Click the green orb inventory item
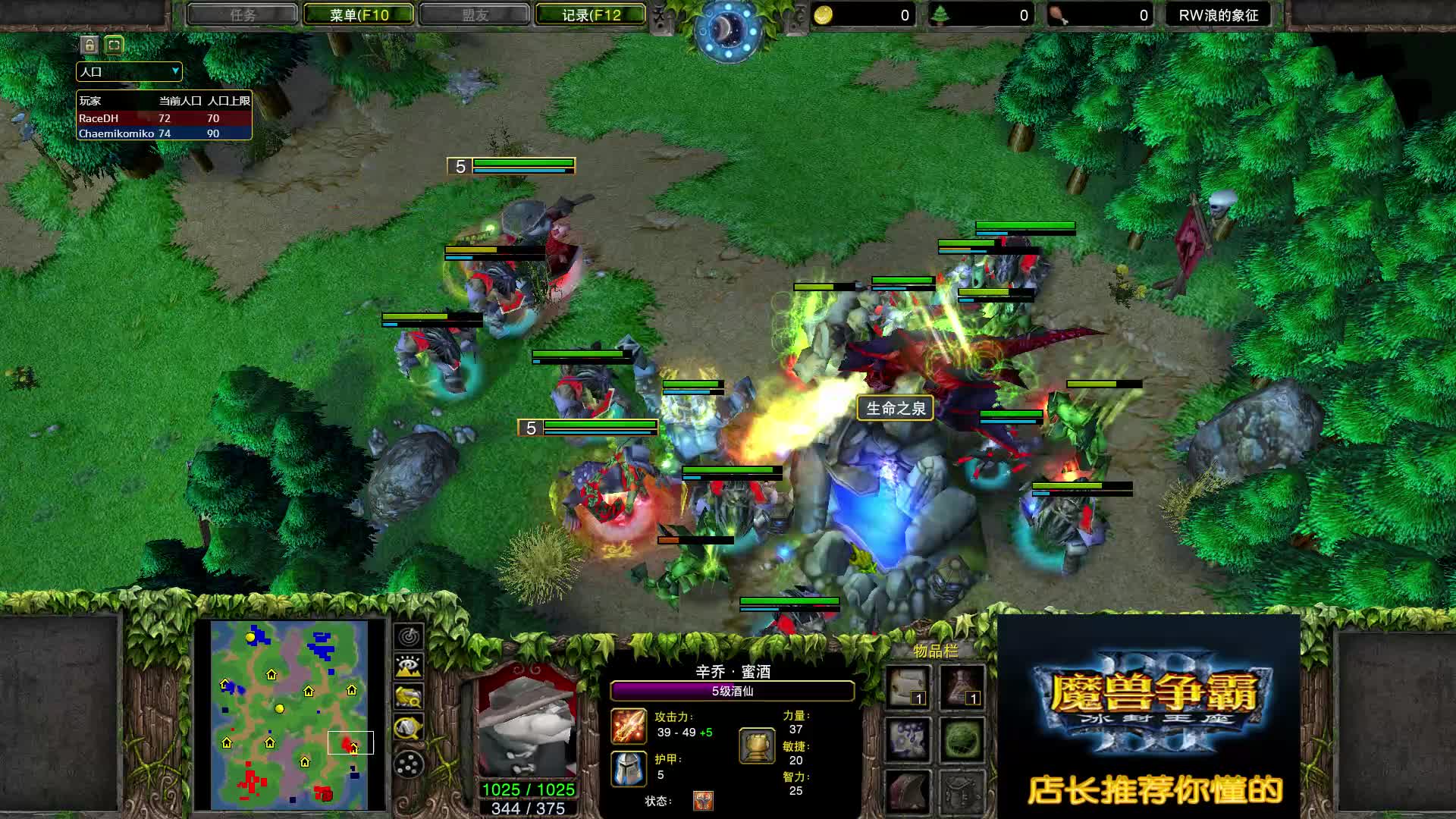The width and height of the screenshot is (1456, 819). pyautogui.click(x=962, y=739)
